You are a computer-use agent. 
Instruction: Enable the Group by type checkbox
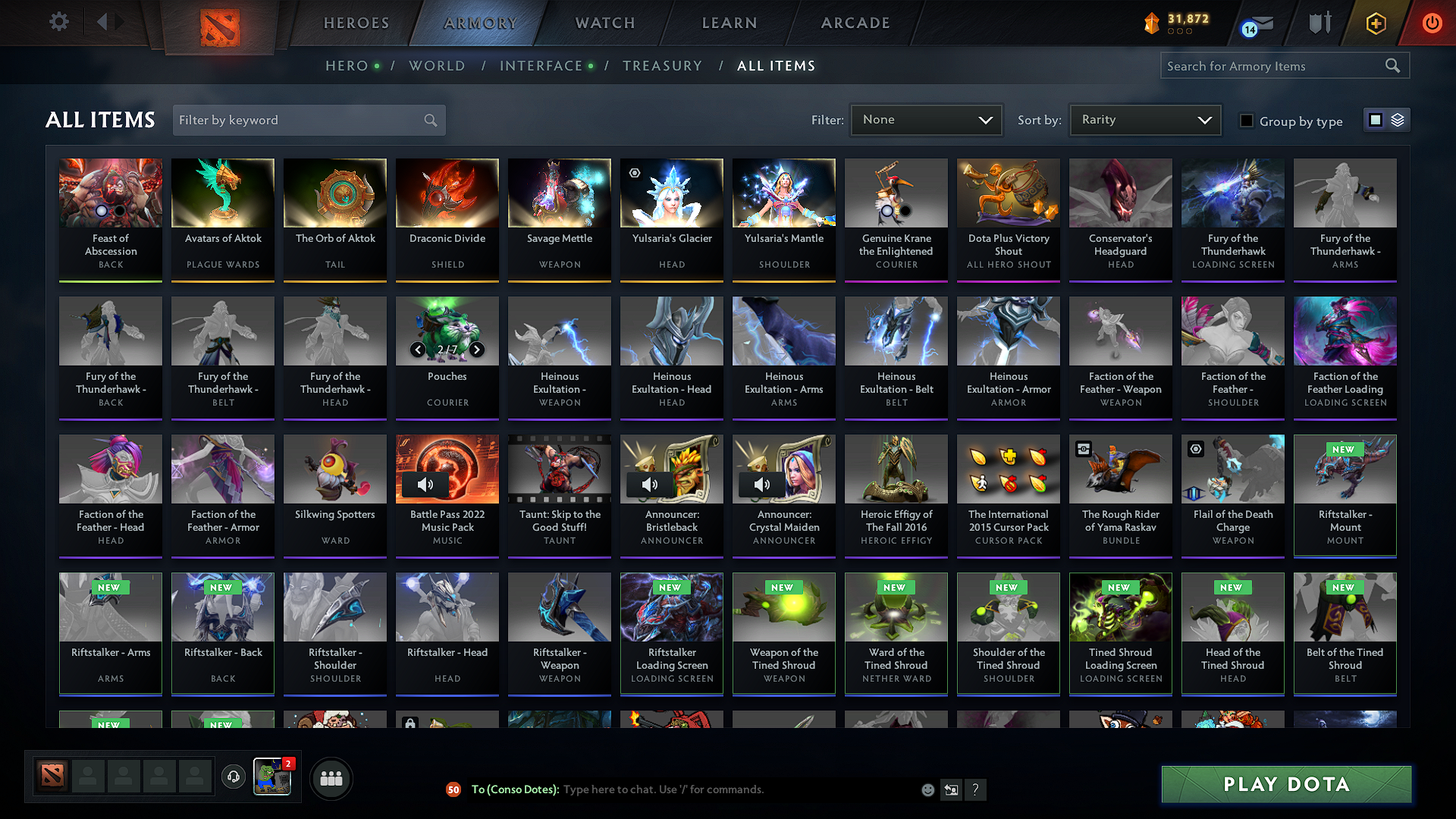tap(1246, 120)
